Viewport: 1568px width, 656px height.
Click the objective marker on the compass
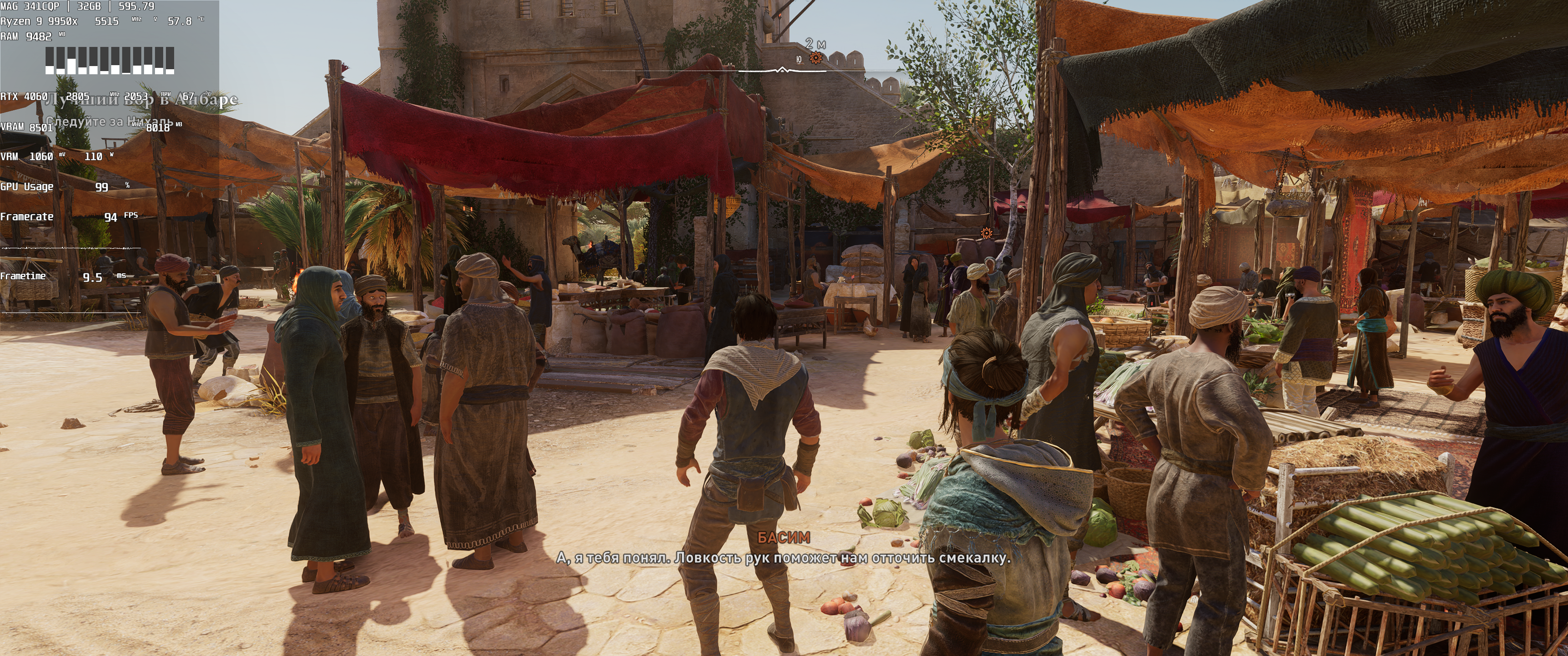pyautogui.click(x=816, y=58)
